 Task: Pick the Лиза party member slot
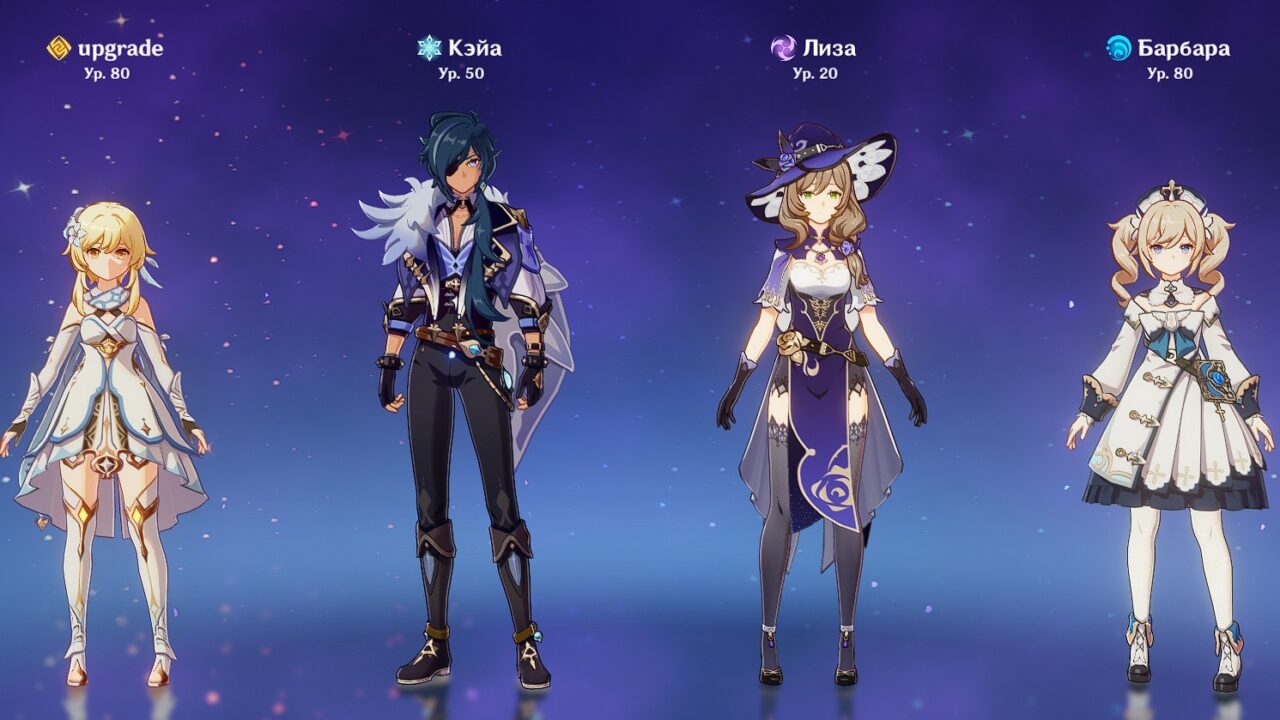820,400
